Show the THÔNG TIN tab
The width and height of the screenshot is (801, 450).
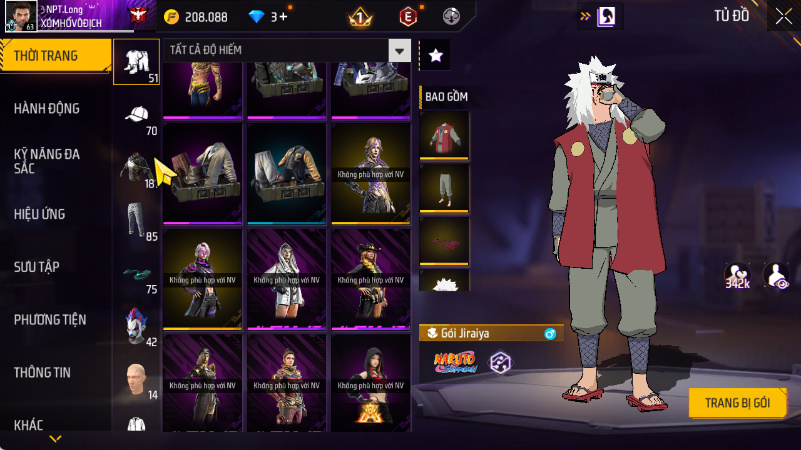coord(42,372)
